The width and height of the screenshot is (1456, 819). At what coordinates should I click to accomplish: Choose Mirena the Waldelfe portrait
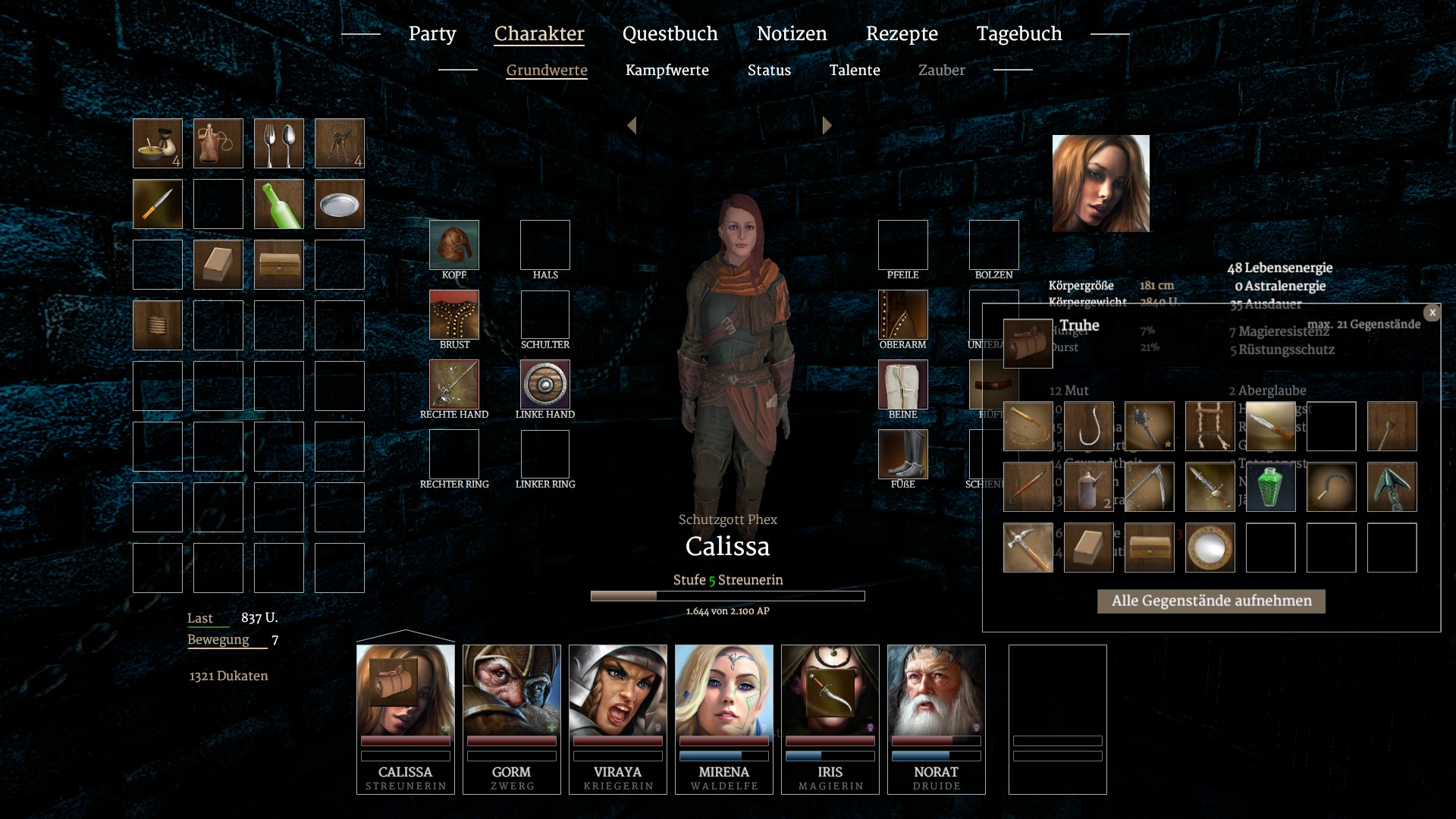(x=724, y=717)
